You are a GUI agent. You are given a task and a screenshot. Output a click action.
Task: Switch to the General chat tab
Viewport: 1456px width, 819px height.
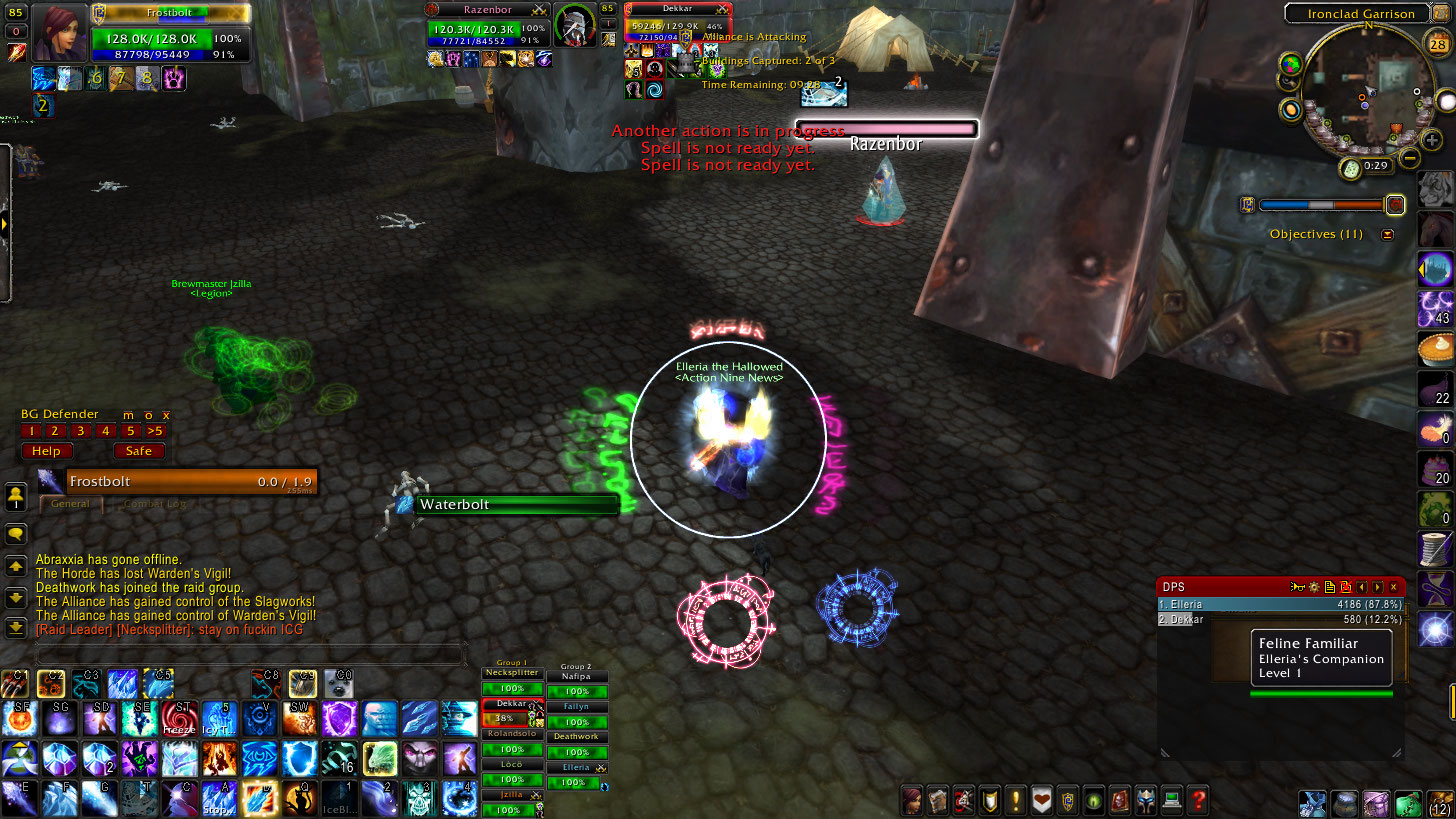[71, 504]
